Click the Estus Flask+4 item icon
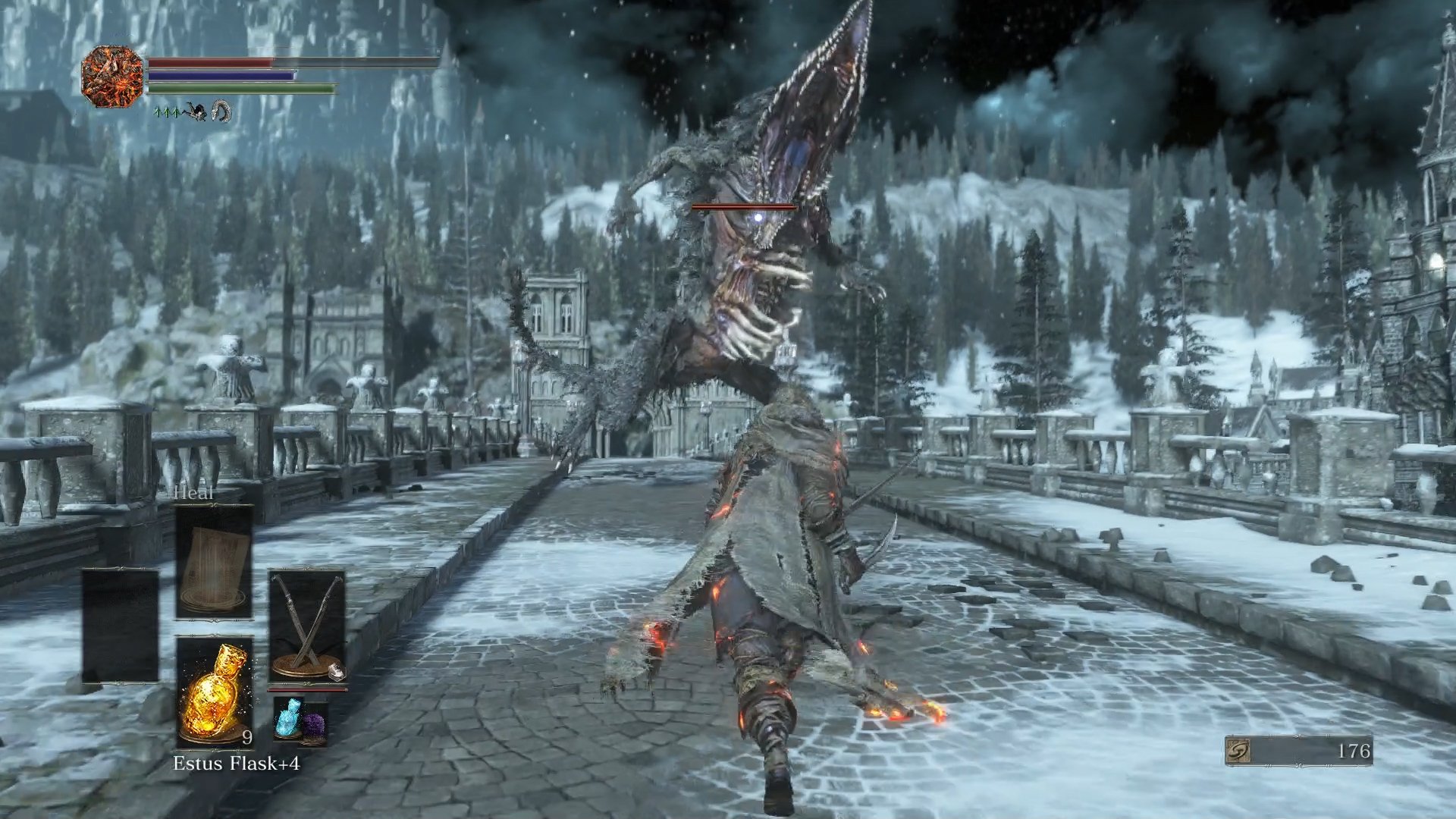Image resolution: width=1456 pixels, height=819 pixels. 213,692
